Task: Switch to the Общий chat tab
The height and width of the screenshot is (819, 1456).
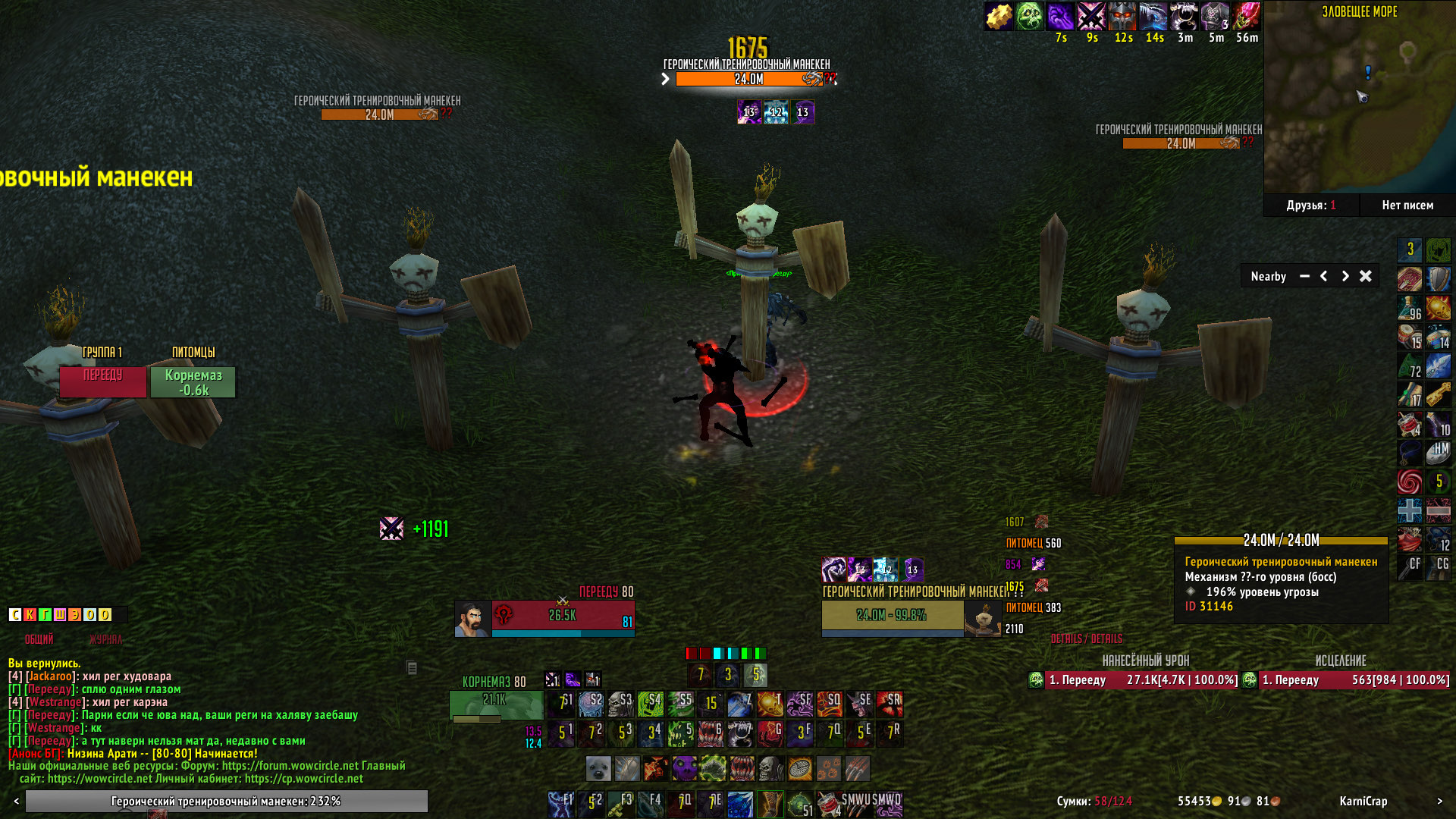Action: click(x=39, y=639)
